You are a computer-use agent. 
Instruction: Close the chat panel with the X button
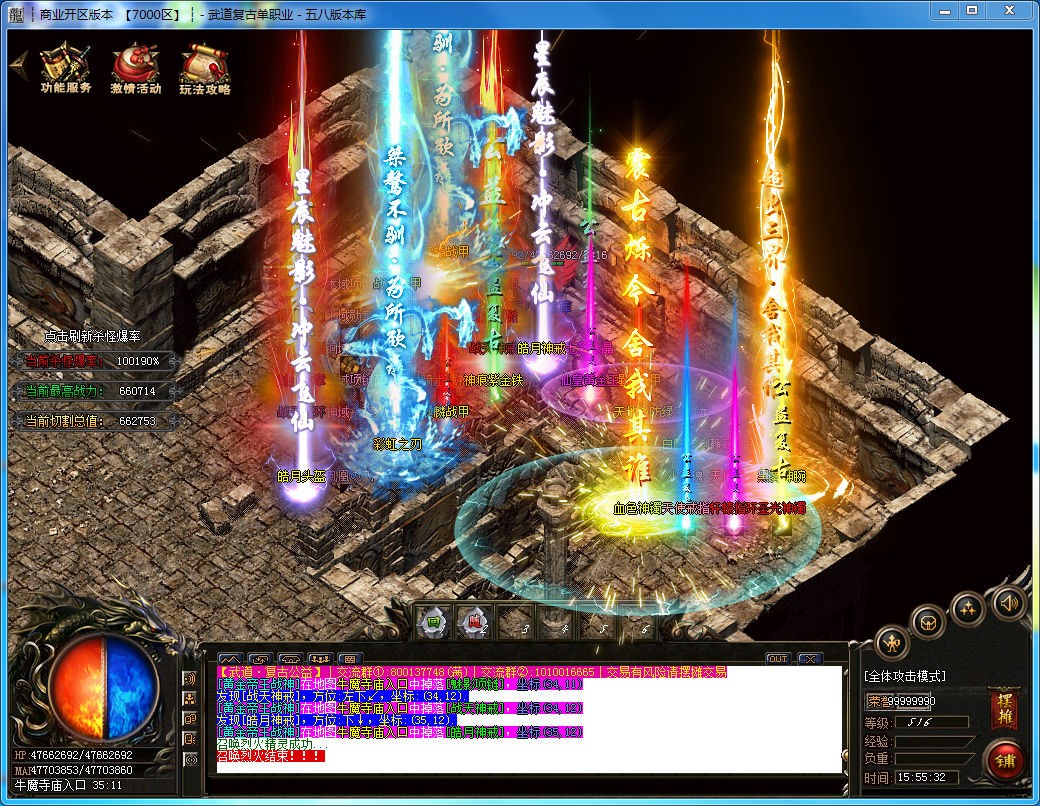click(x=808, y=658)
